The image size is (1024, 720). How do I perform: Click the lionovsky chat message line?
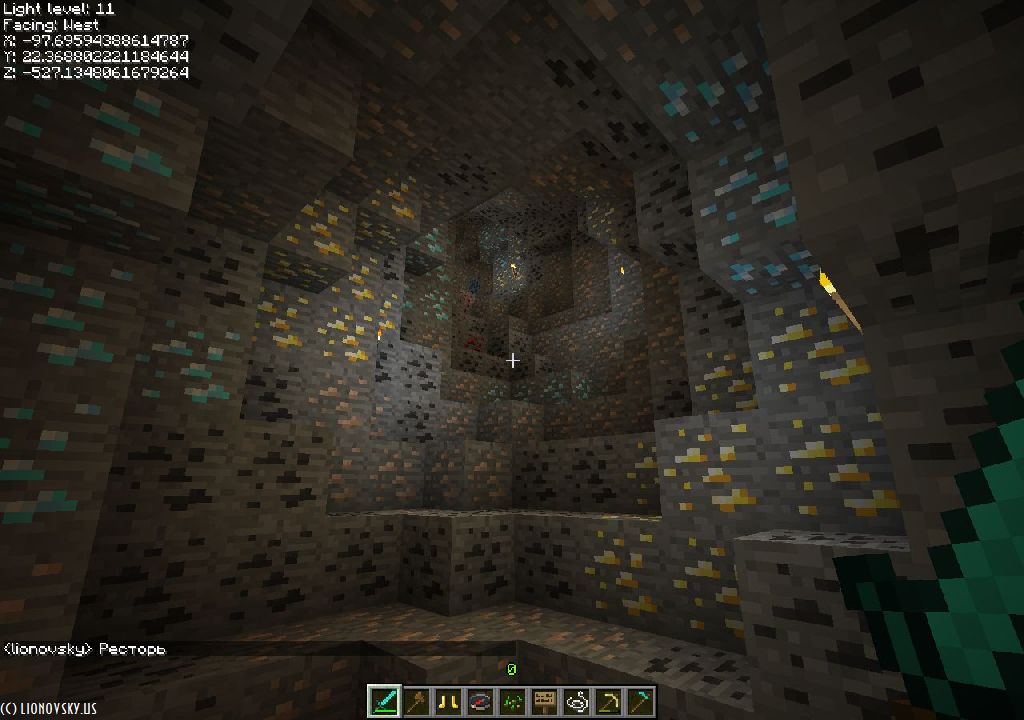[84, 649]
